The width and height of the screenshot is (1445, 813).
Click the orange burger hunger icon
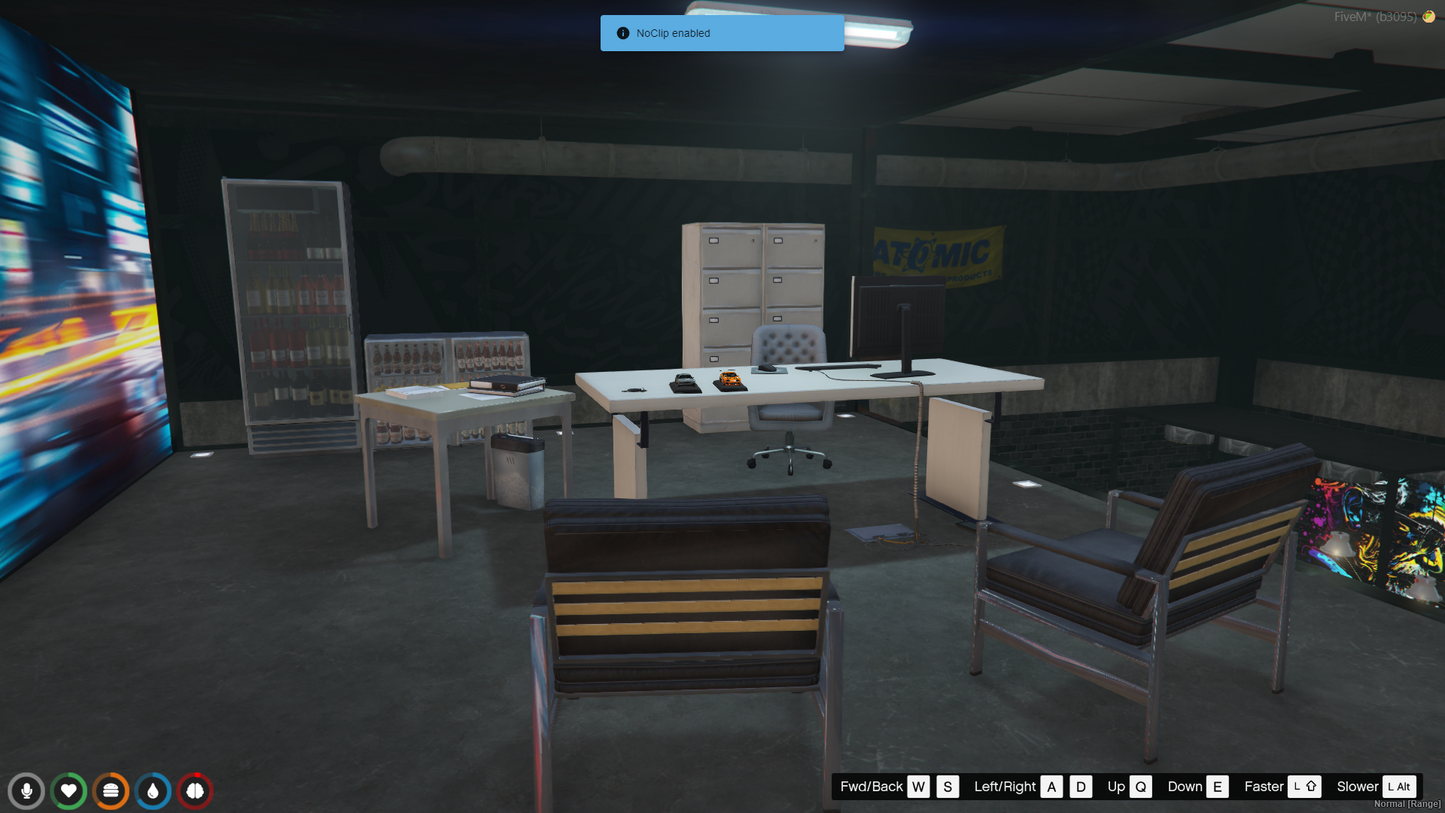point(111,791)
